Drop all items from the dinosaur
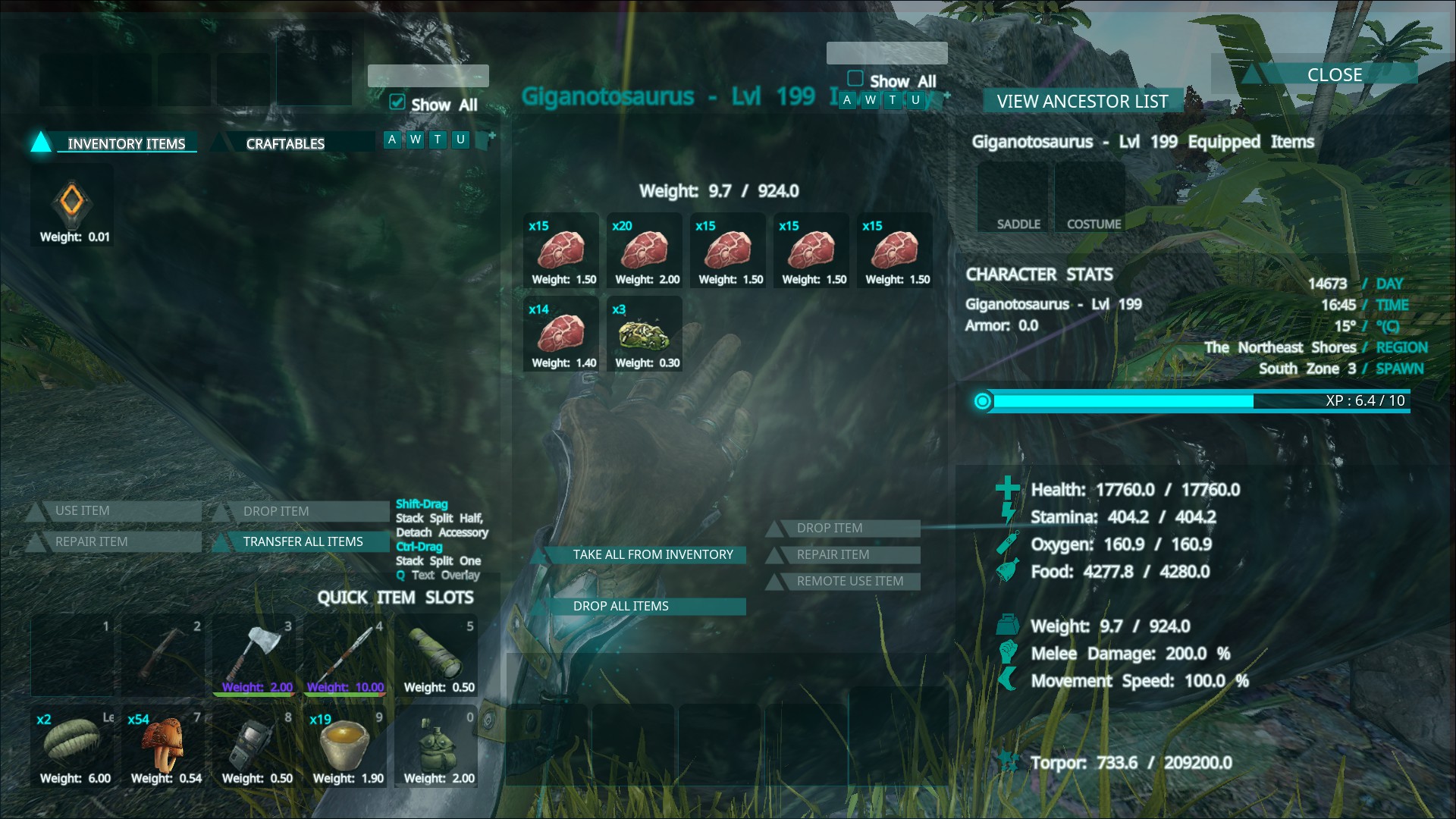This screenshot has width=1456, height=819. 620,606
